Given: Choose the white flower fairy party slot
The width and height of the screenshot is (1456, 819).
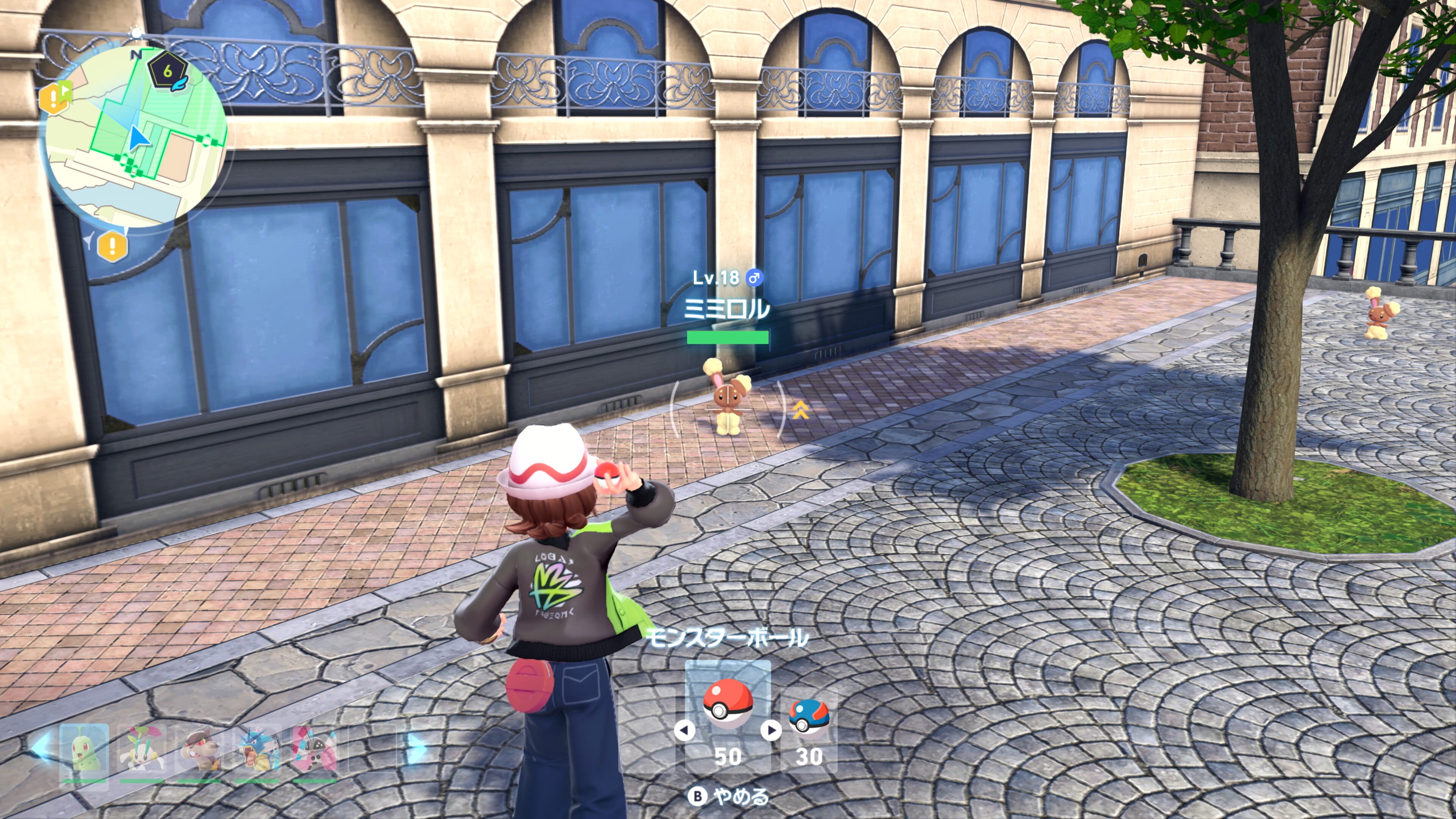Looking at the screenshot, I should point(141,751).
